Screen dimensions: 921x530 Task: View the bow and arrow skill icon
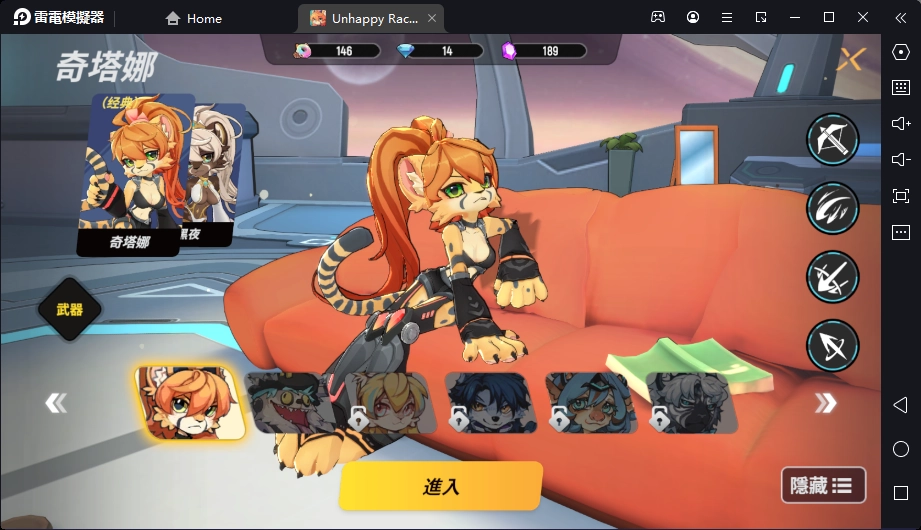[832, 345]
